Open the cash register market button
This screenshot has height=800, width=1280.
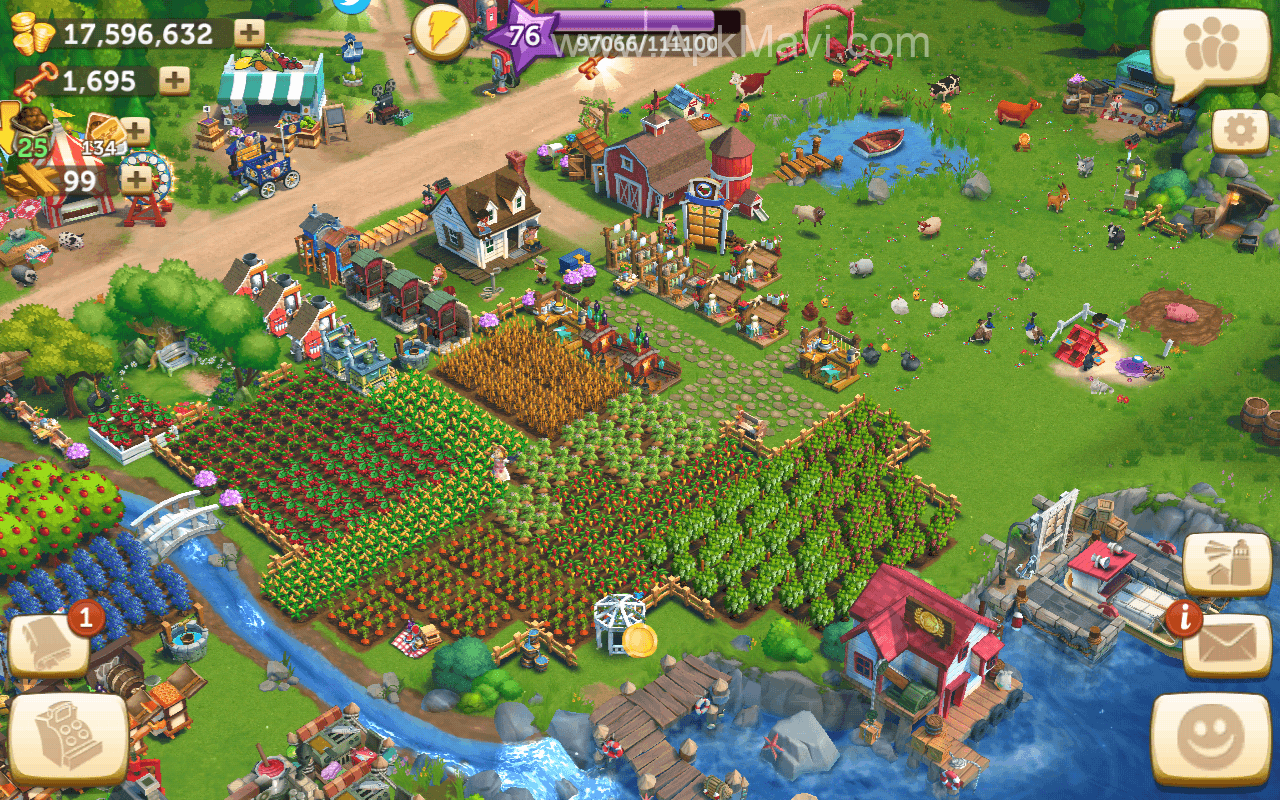(x=67, y=740)
